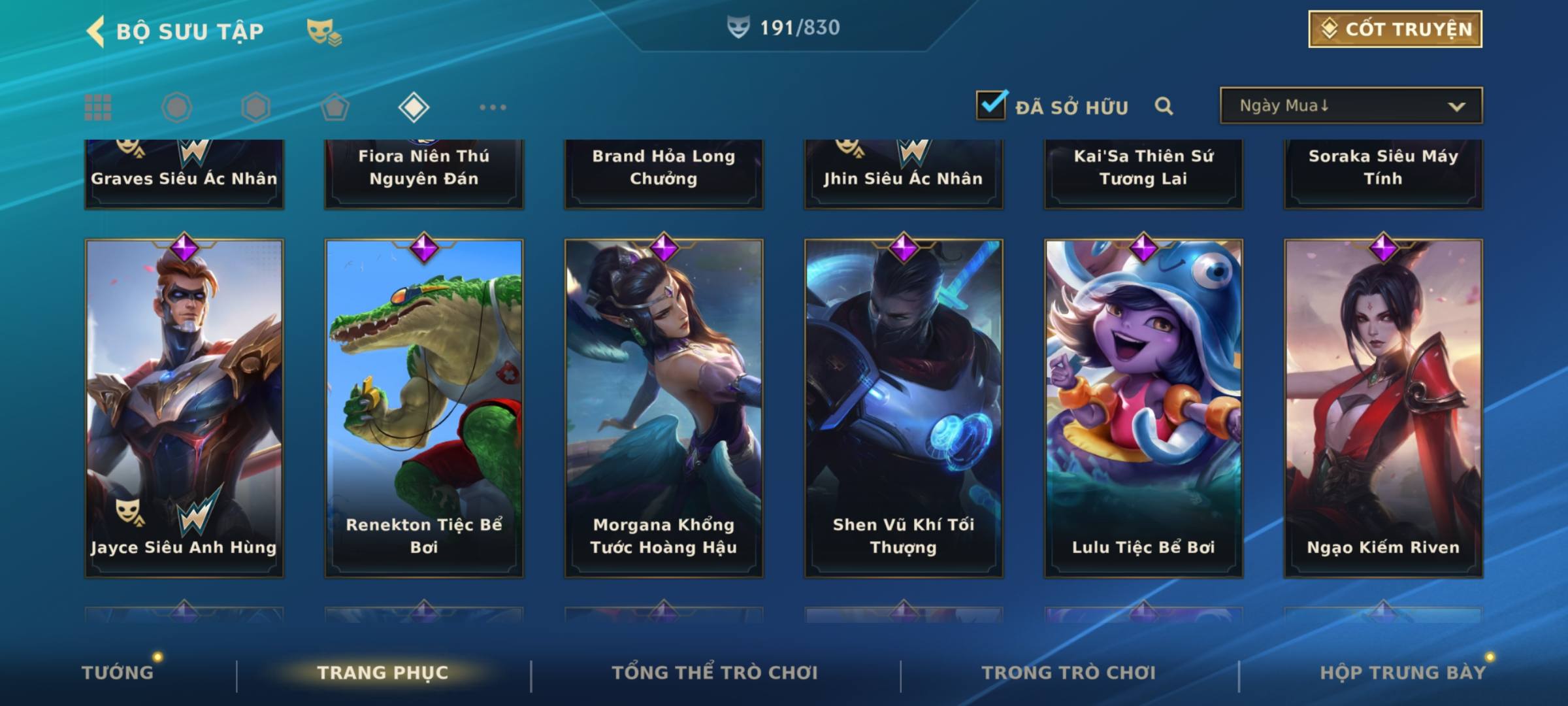This screenshot has height=706, width=1568.
Task: Switch to the Tướng tab
Action: [x=118, y=672]
